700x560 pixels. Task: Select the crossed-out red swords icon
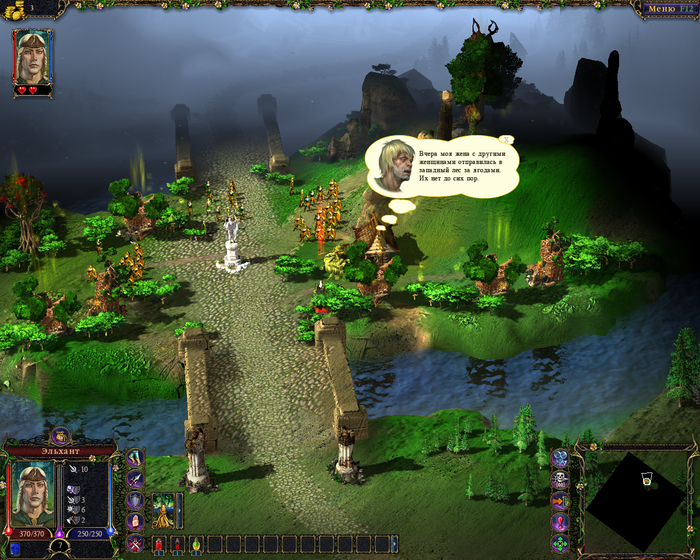coord(135,543)
